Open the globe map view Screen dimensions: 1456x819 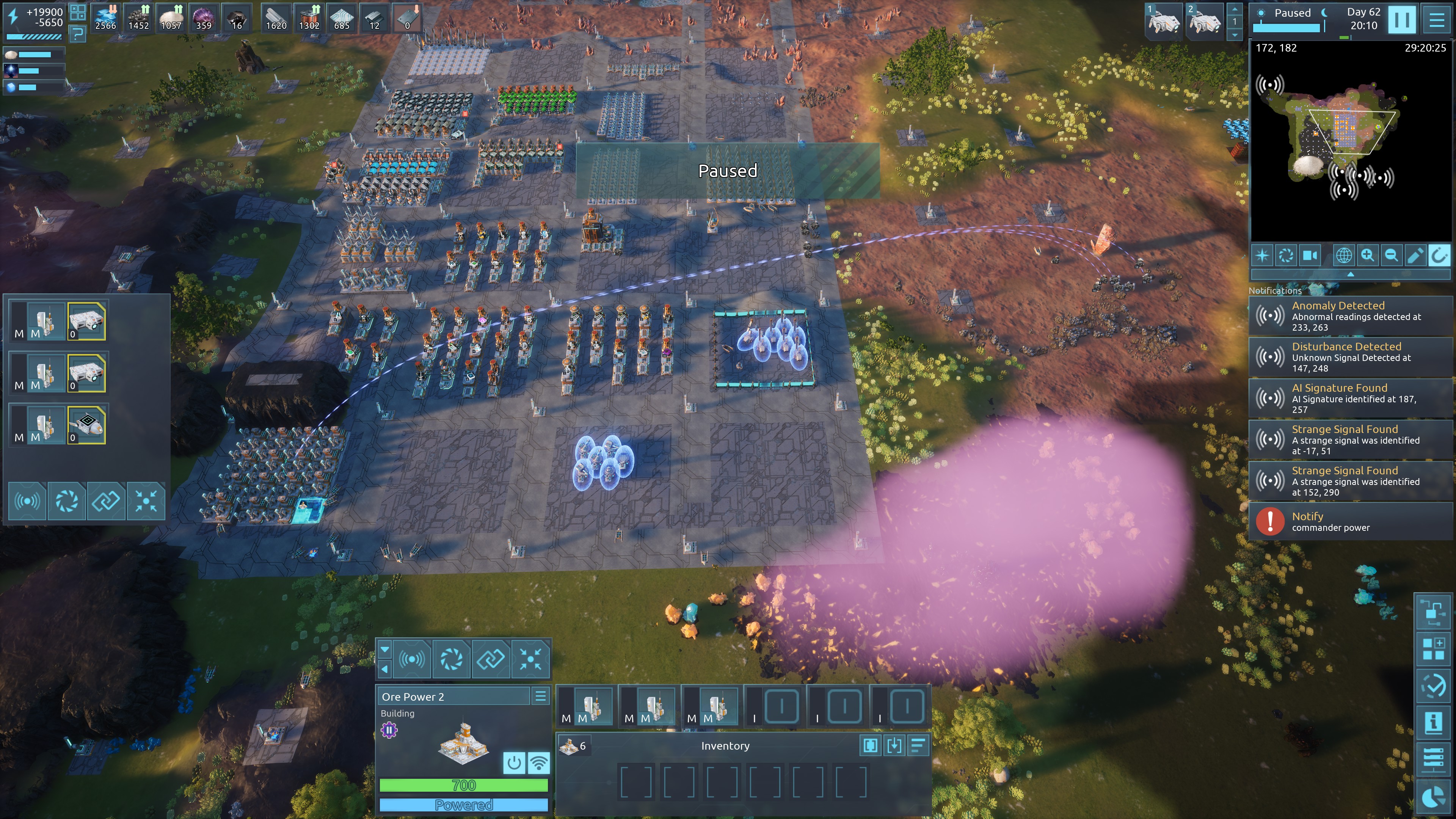pyautogui.click(x=1343, y=256)
